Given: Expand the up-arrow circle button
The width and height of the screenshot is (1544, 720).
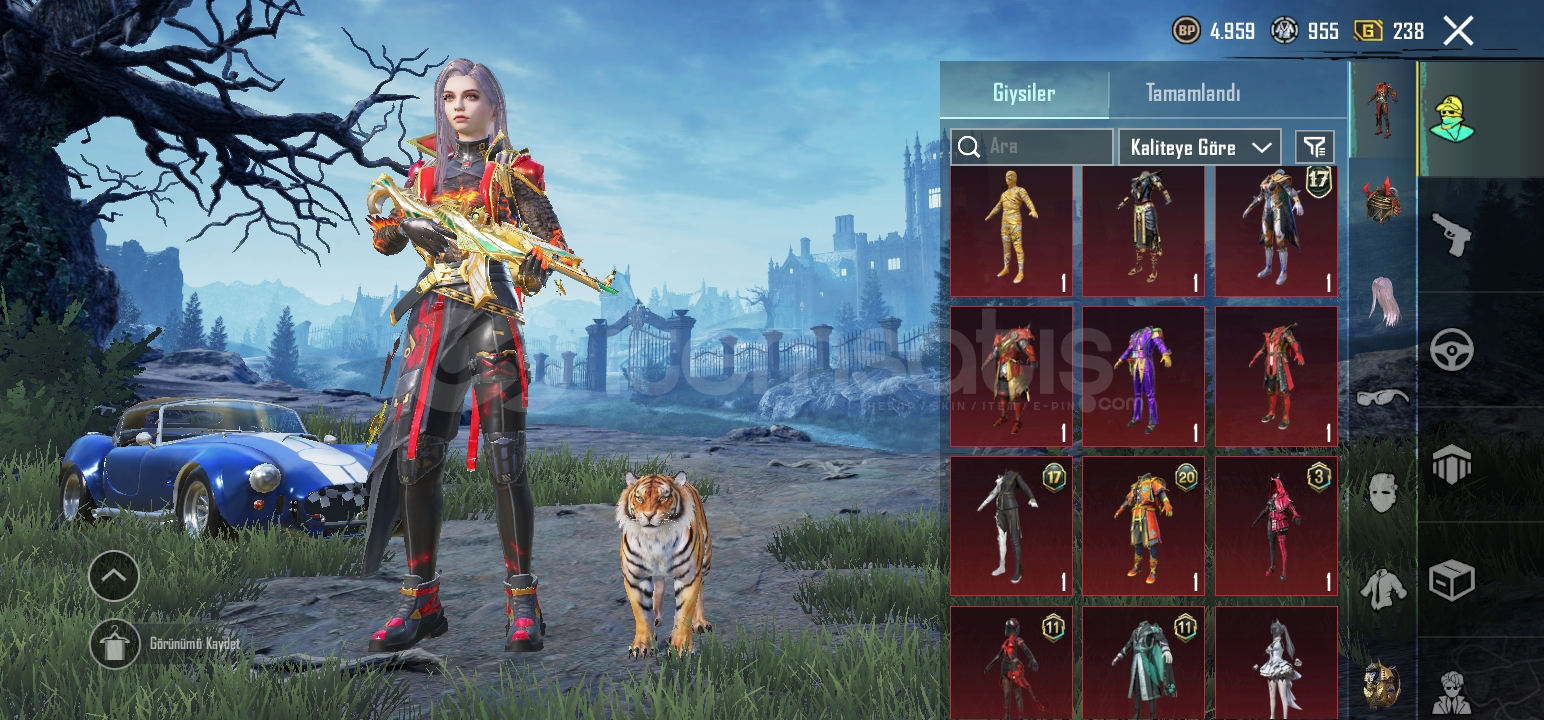Looking at the screenshot, I should click(x=114, y=576).
